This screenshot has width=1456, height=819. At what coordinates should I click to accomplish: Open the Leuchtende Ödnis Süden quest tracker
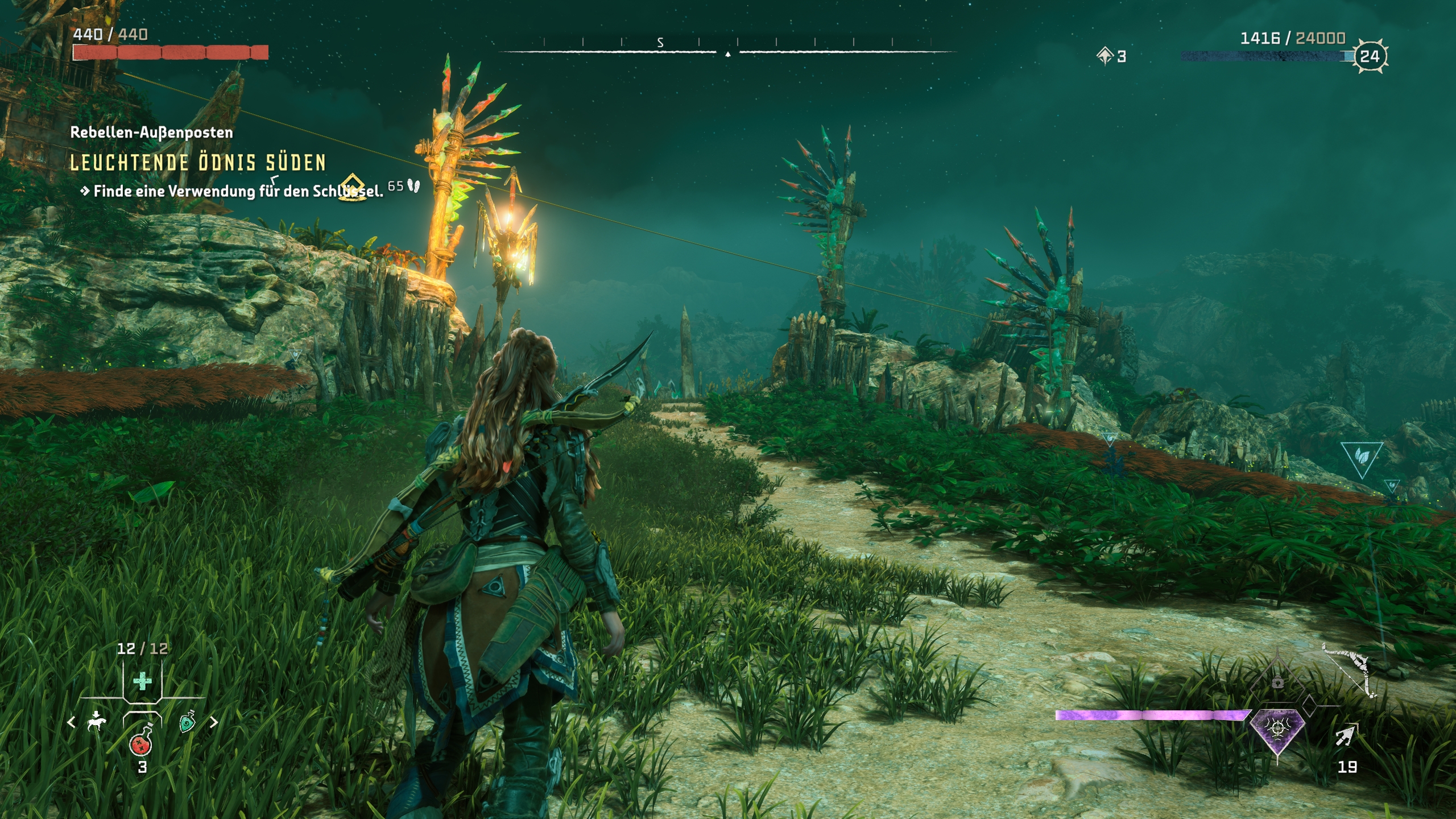click(x=198, y=163)
